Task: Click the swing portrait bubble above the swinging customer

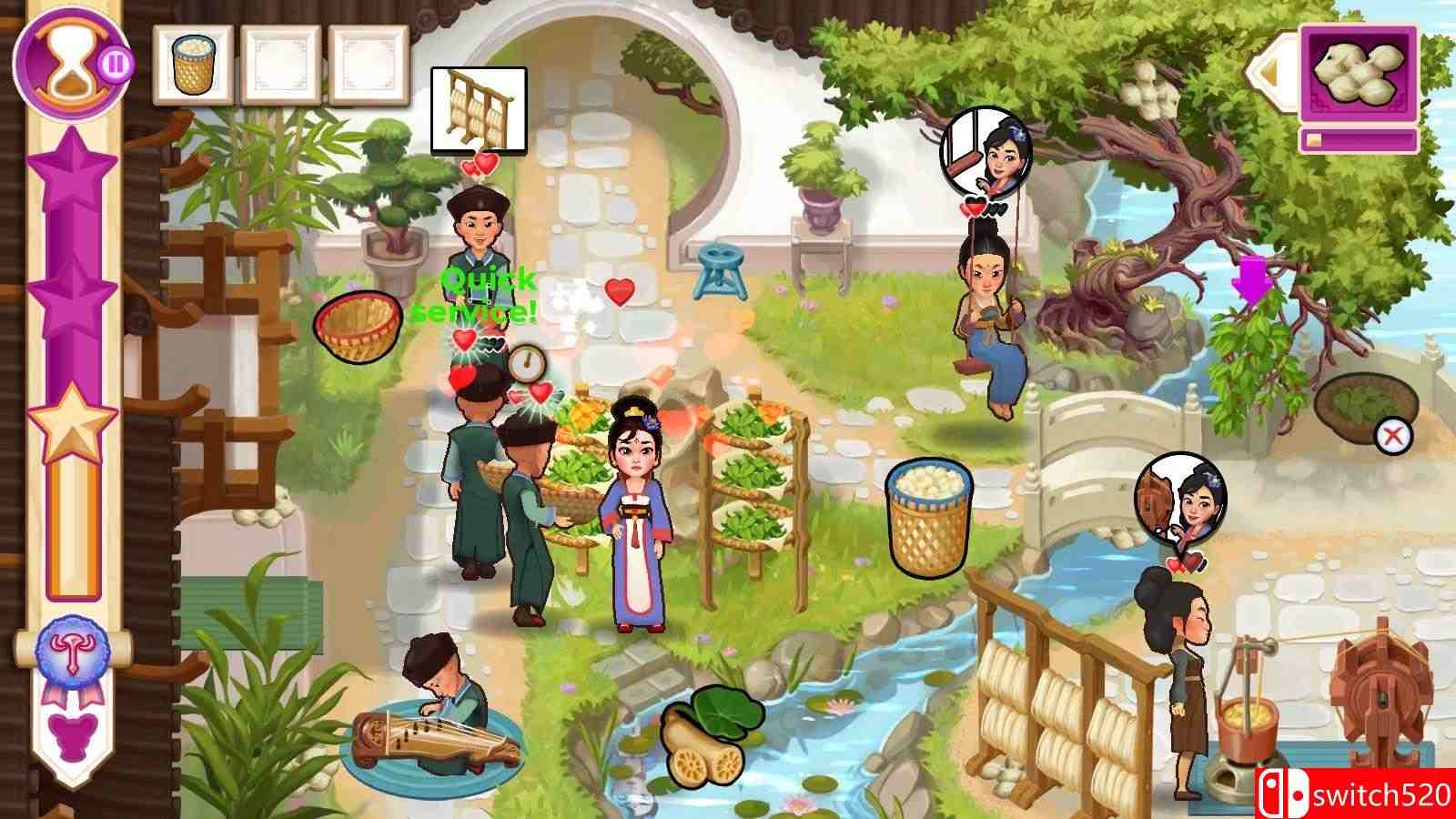Action: (986, 148)
